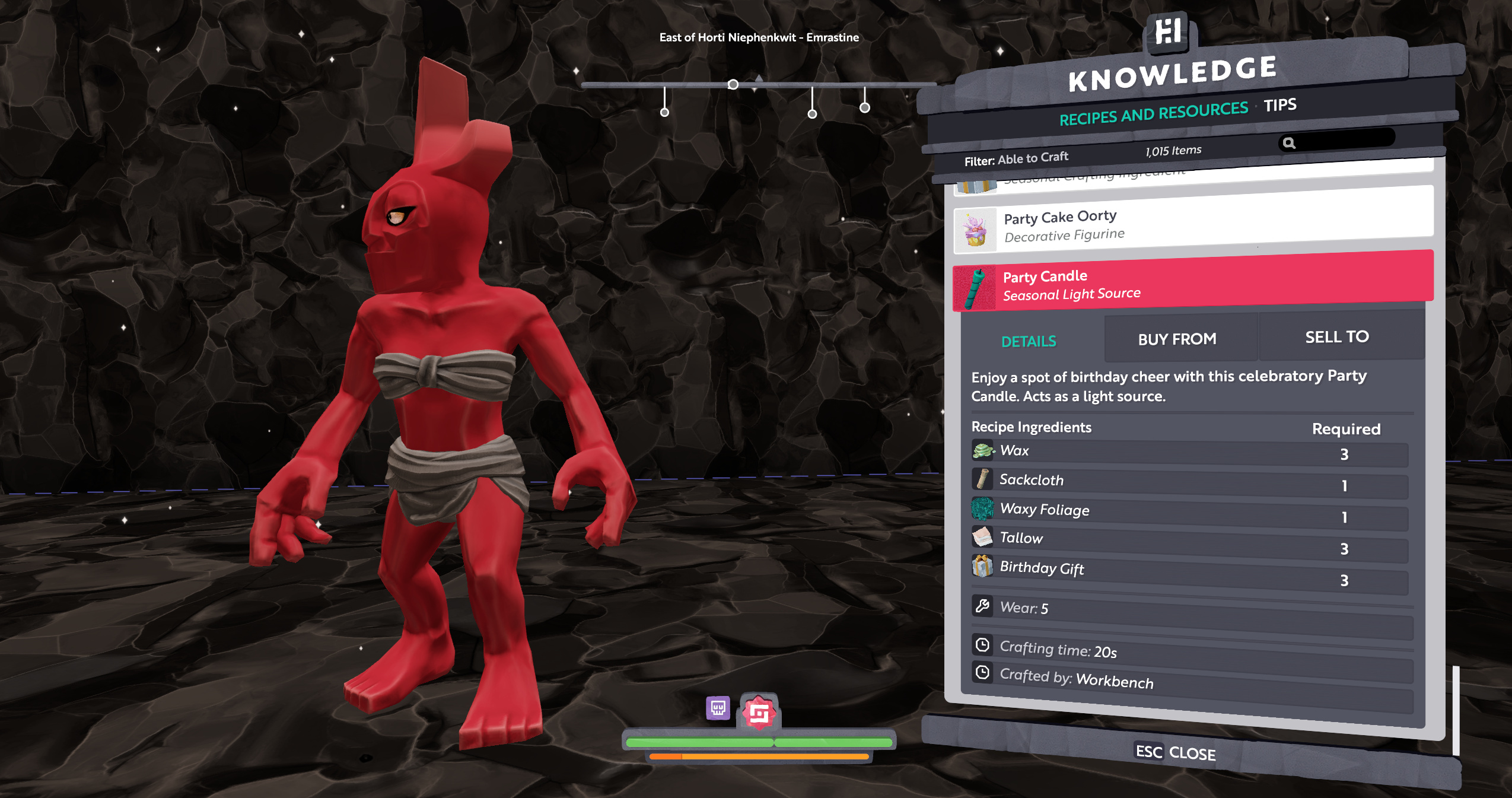The image size is (1512, 798).
Task: Switch to the Sell To tab
Action: 1337,337
